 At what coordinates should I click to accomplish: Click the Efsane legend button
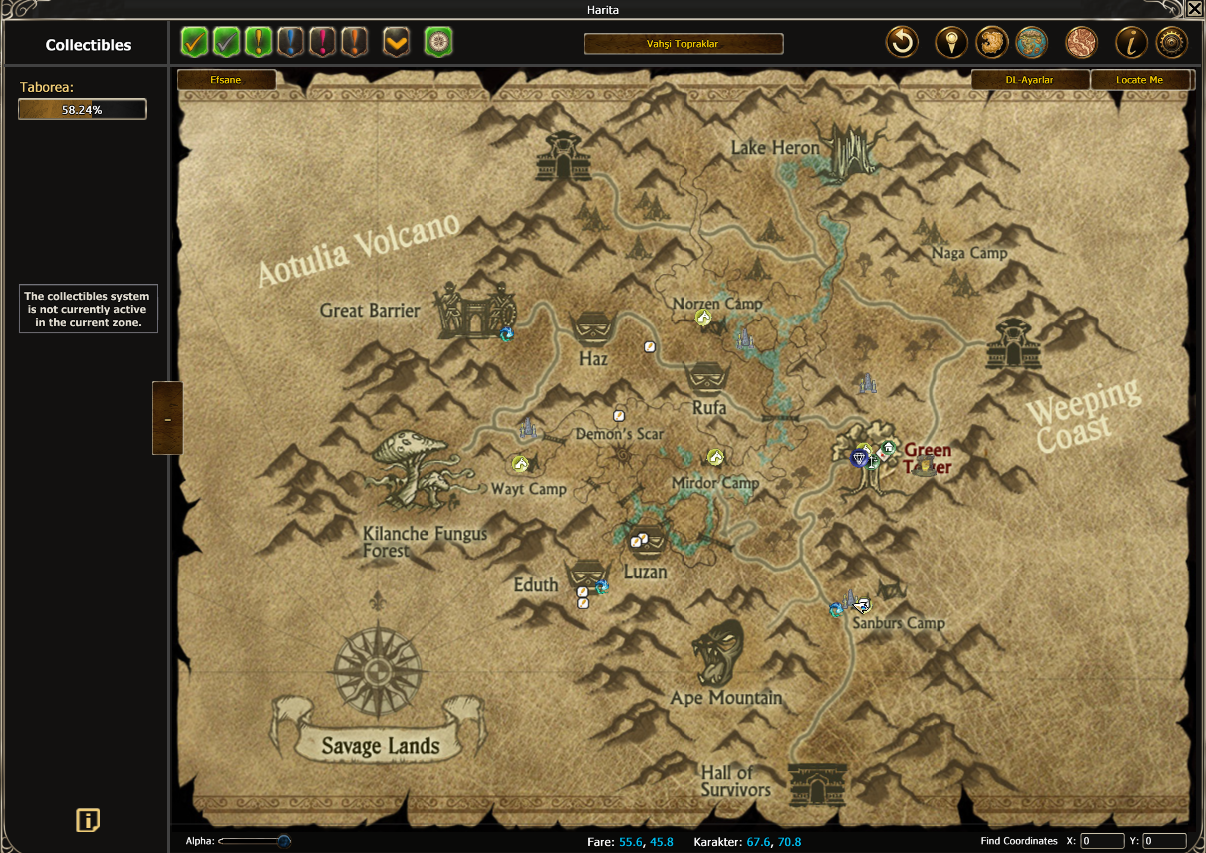click(226, 80)
